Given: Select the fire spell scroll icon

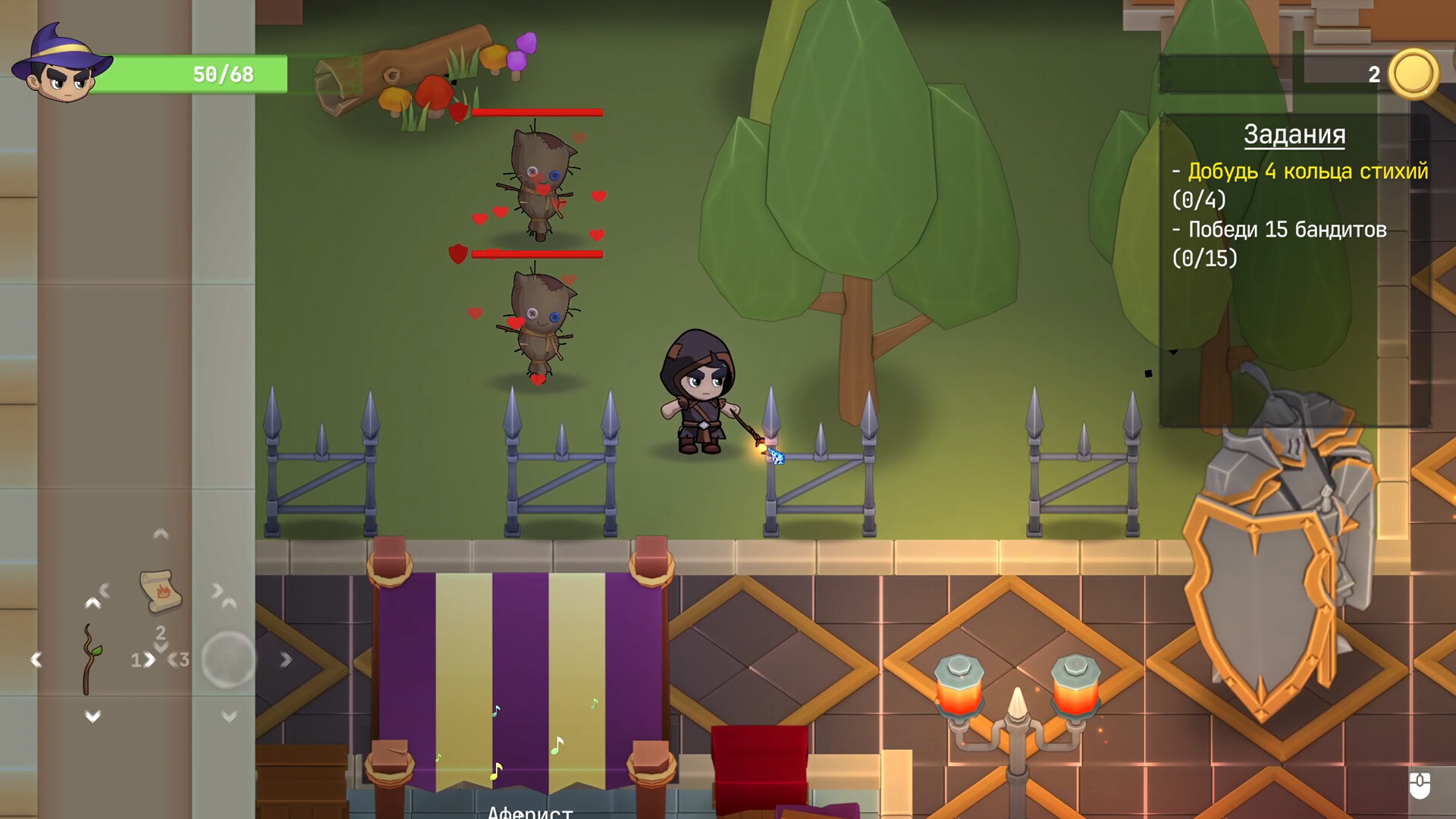Looking at the screenshot, I should [x=161, y=591].
